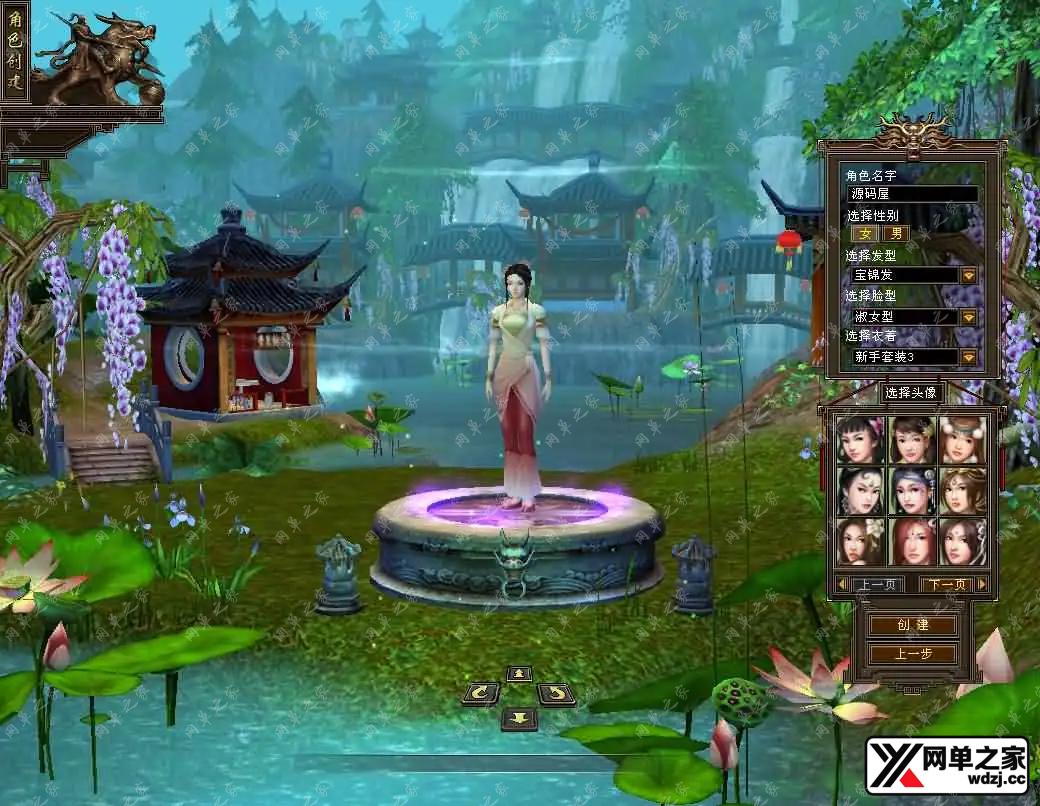Show the next portrait page (下一页)
Screen dimensions: 1040x806
click(x=953, y=584)
